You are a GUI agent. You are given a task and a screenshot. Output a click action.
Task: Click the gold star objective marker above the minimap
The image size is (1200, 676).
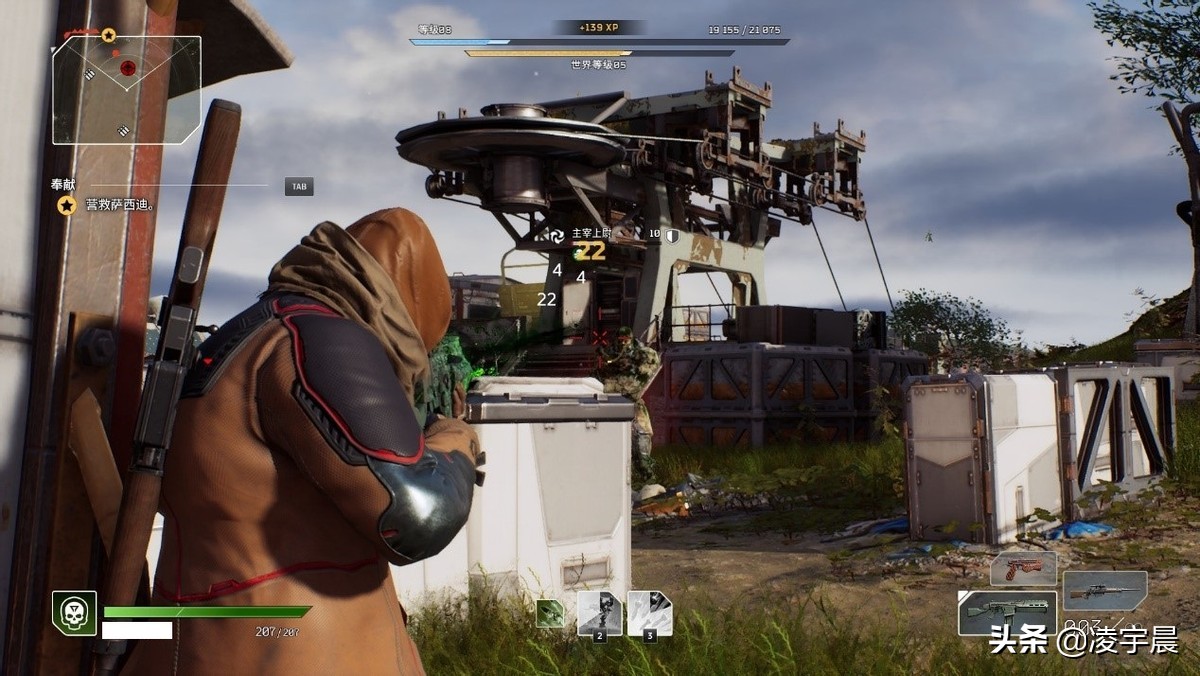click(108, 35)
